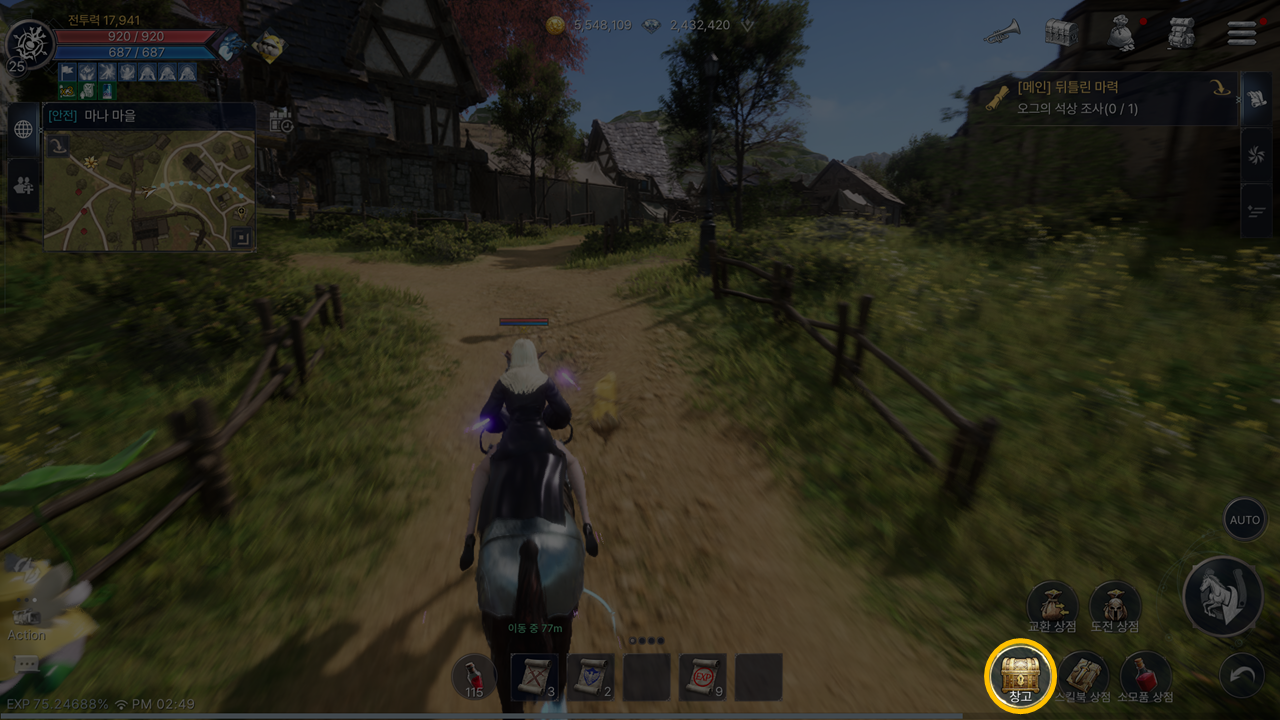Select the 뒤틀린 마력 main quest tracker

click(x=1100, y=98)
